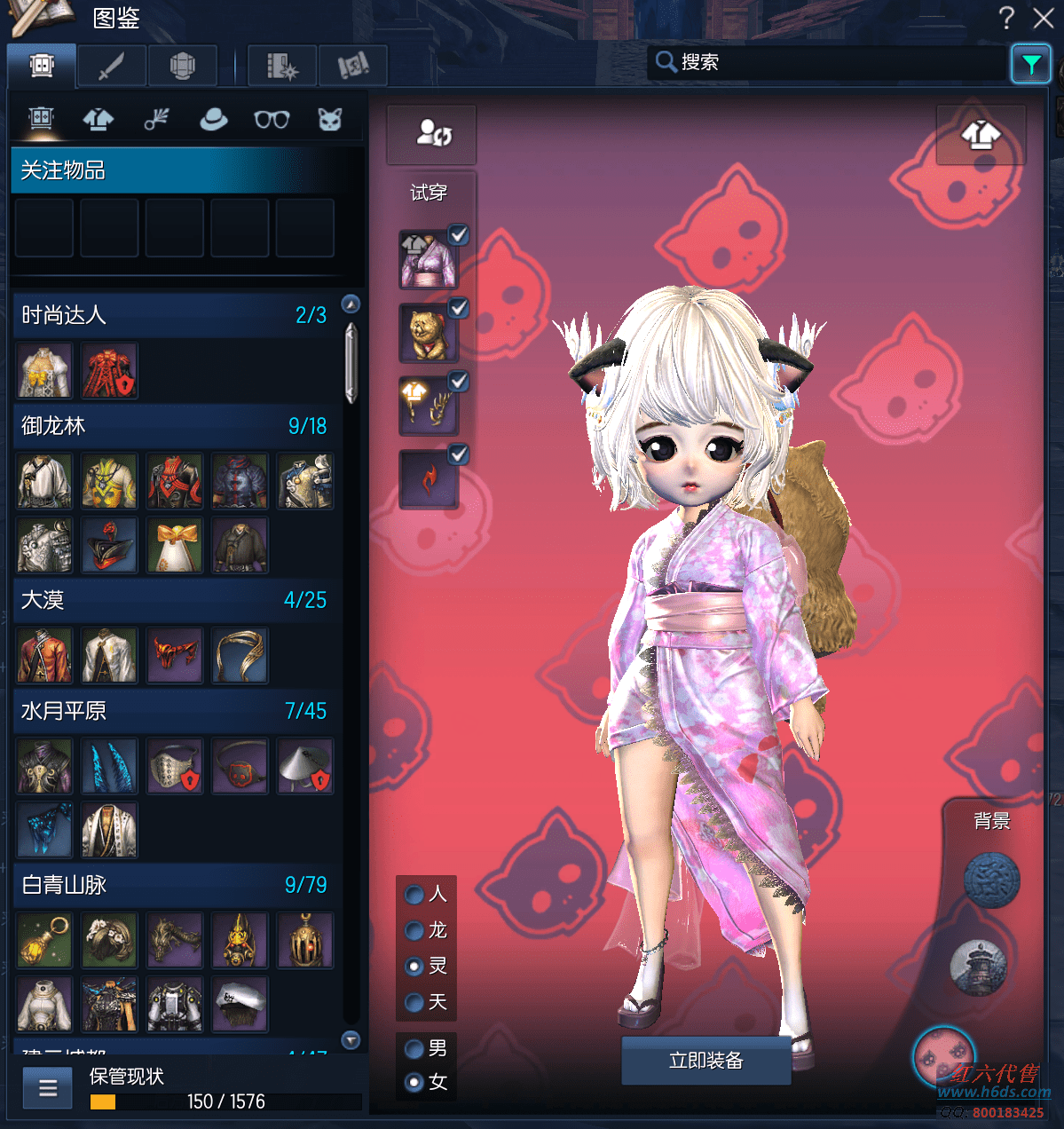Image resolution: width=1064 pixels, height=1129 pixels.
Task: Select the hat category tab
Action: point(213,119)
